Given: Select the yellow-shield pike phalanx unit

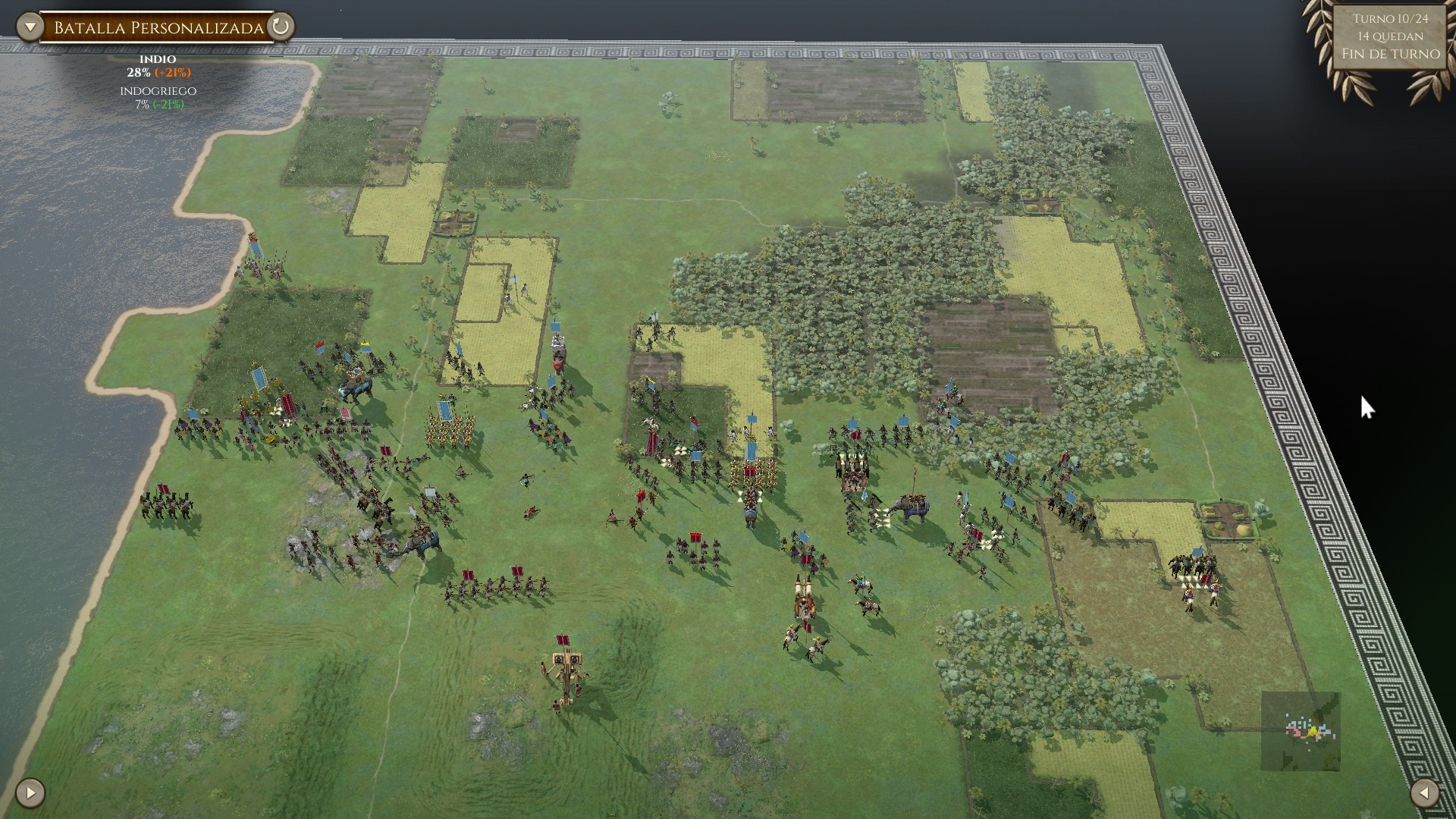Looking at the screenshot, I should [447, 429].
